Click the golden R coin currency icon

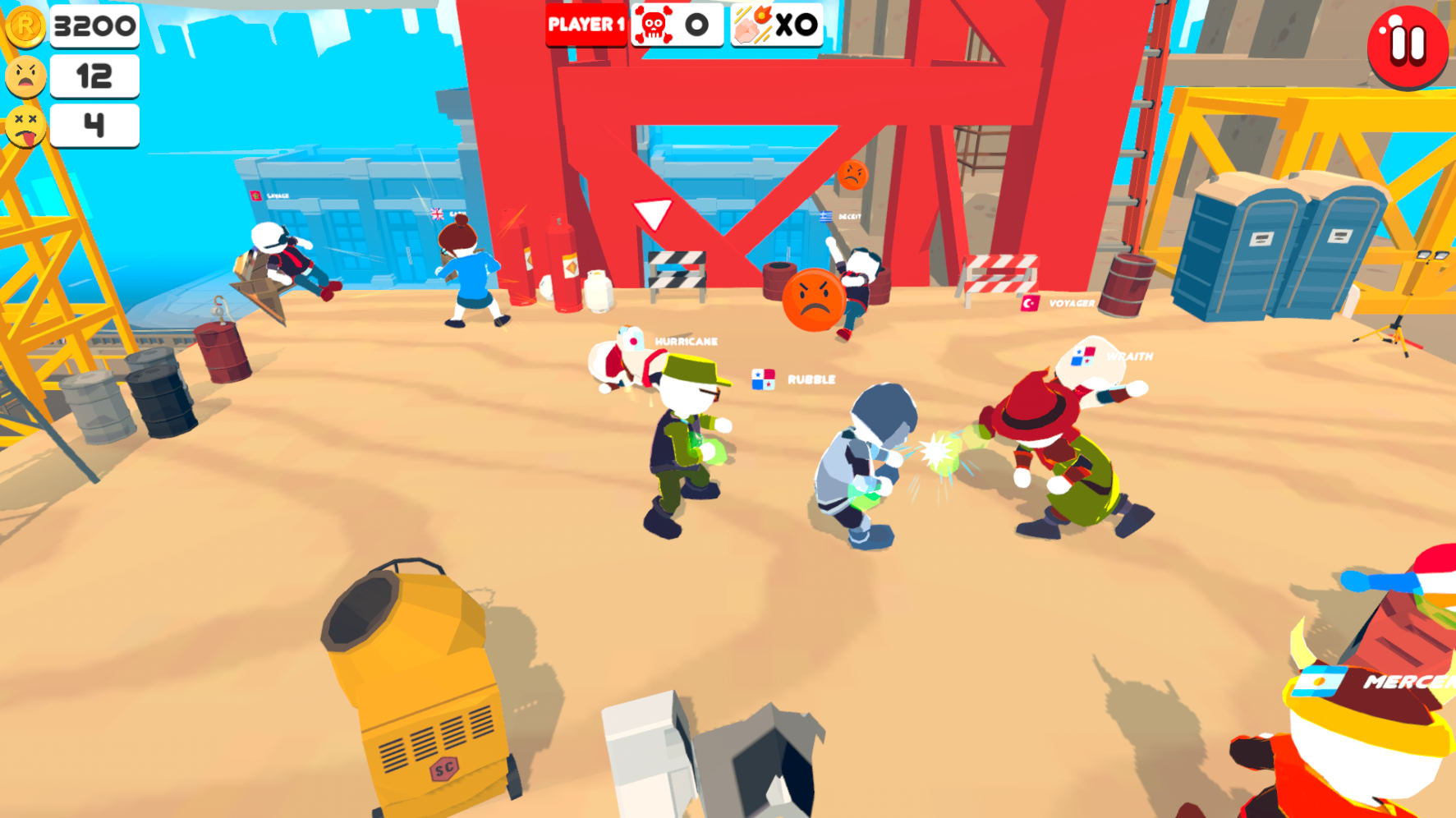tap(27, 25)
